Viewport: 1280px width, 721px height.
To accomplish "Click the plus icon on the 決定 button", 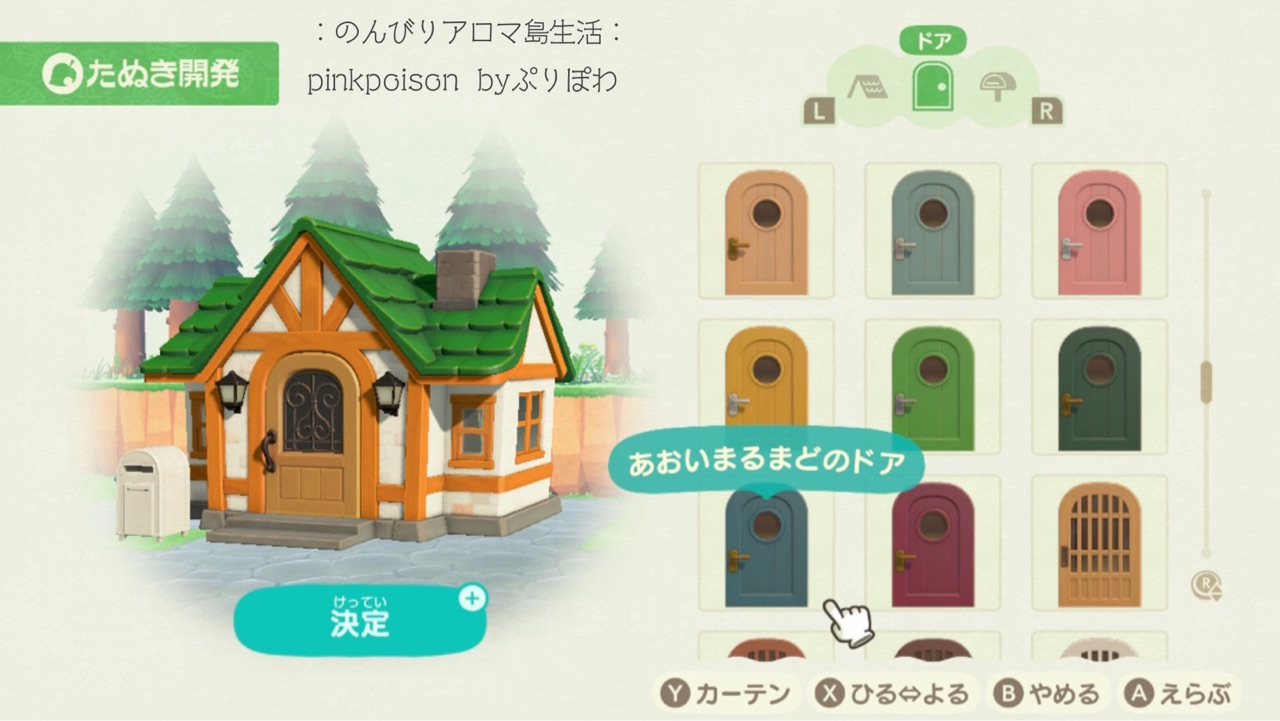I will click(473, 600).
